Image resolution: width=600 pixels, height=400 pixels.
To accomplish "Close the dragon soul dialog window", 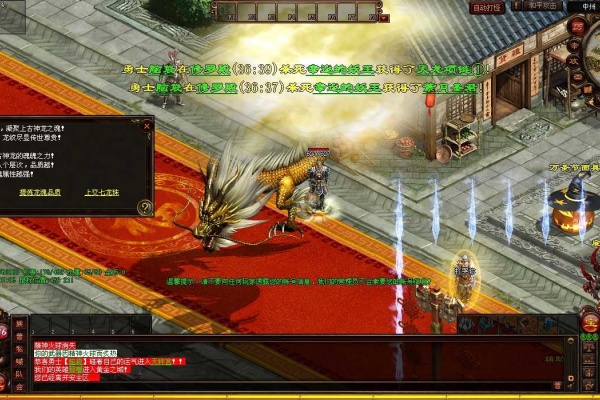I will (147, 128).
